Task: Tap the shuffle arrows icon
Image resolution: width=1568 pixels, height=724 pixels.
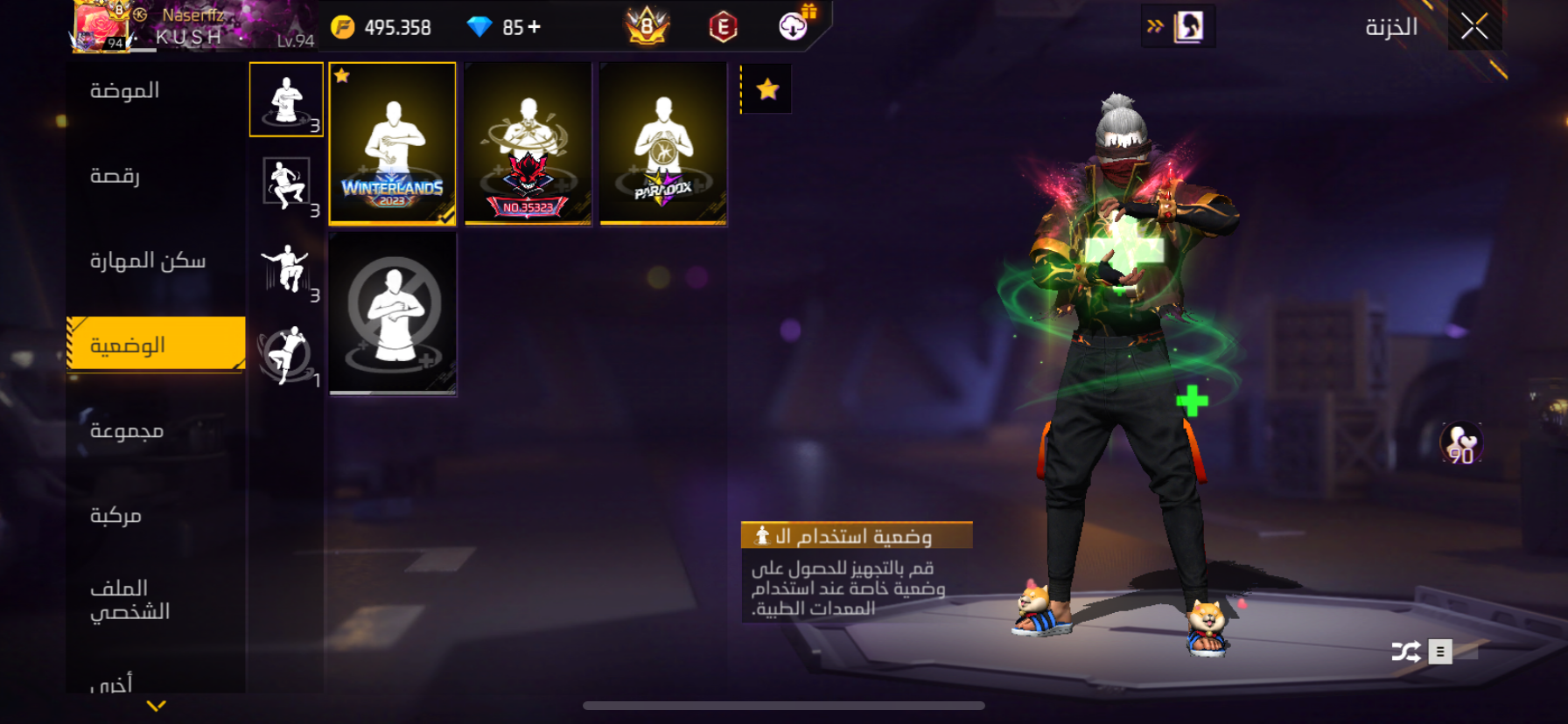Action: point(1405,651)
